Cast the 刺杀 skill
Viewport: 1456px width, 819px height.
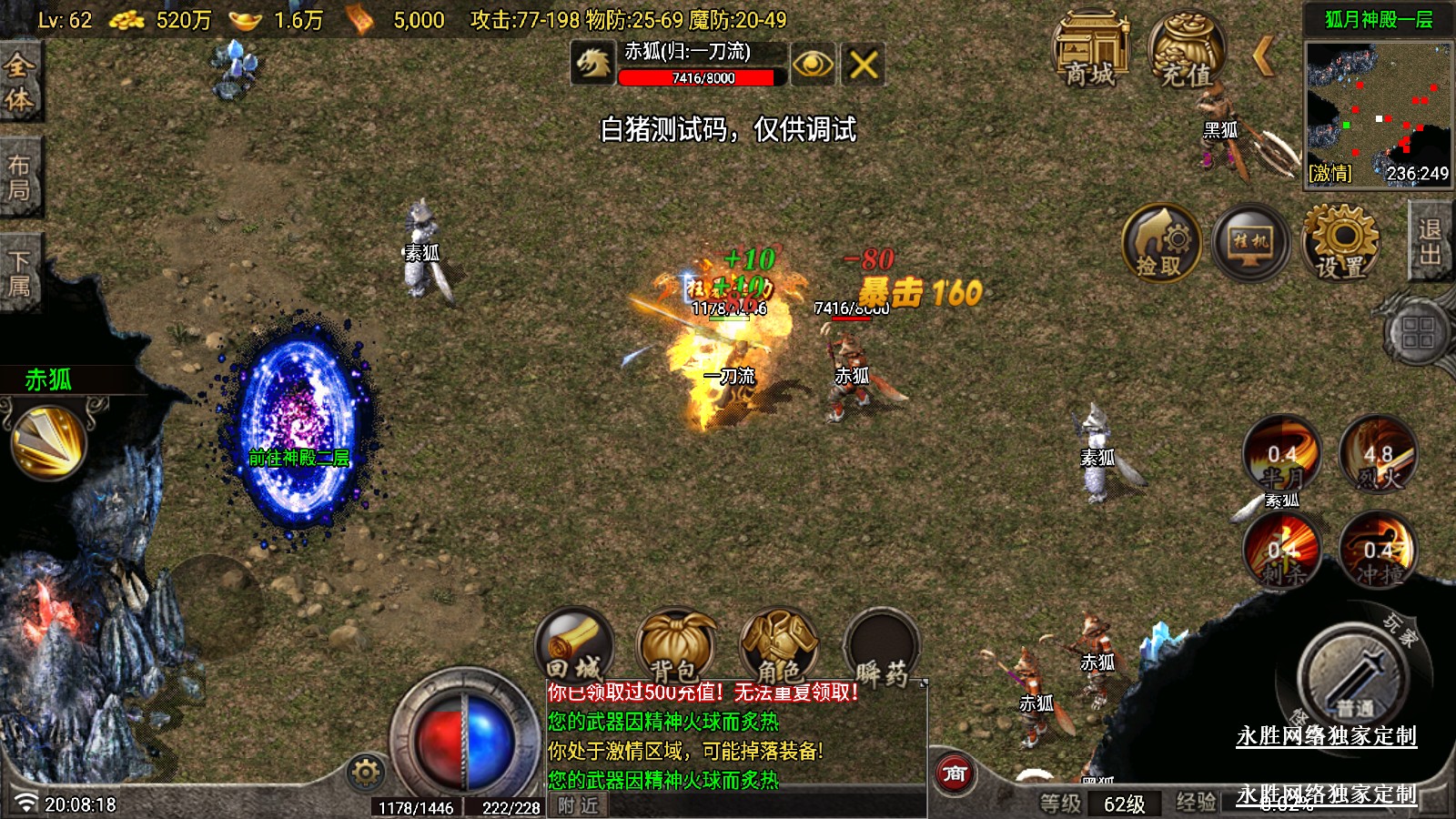pyautogui.click(x=1282, y=551)
